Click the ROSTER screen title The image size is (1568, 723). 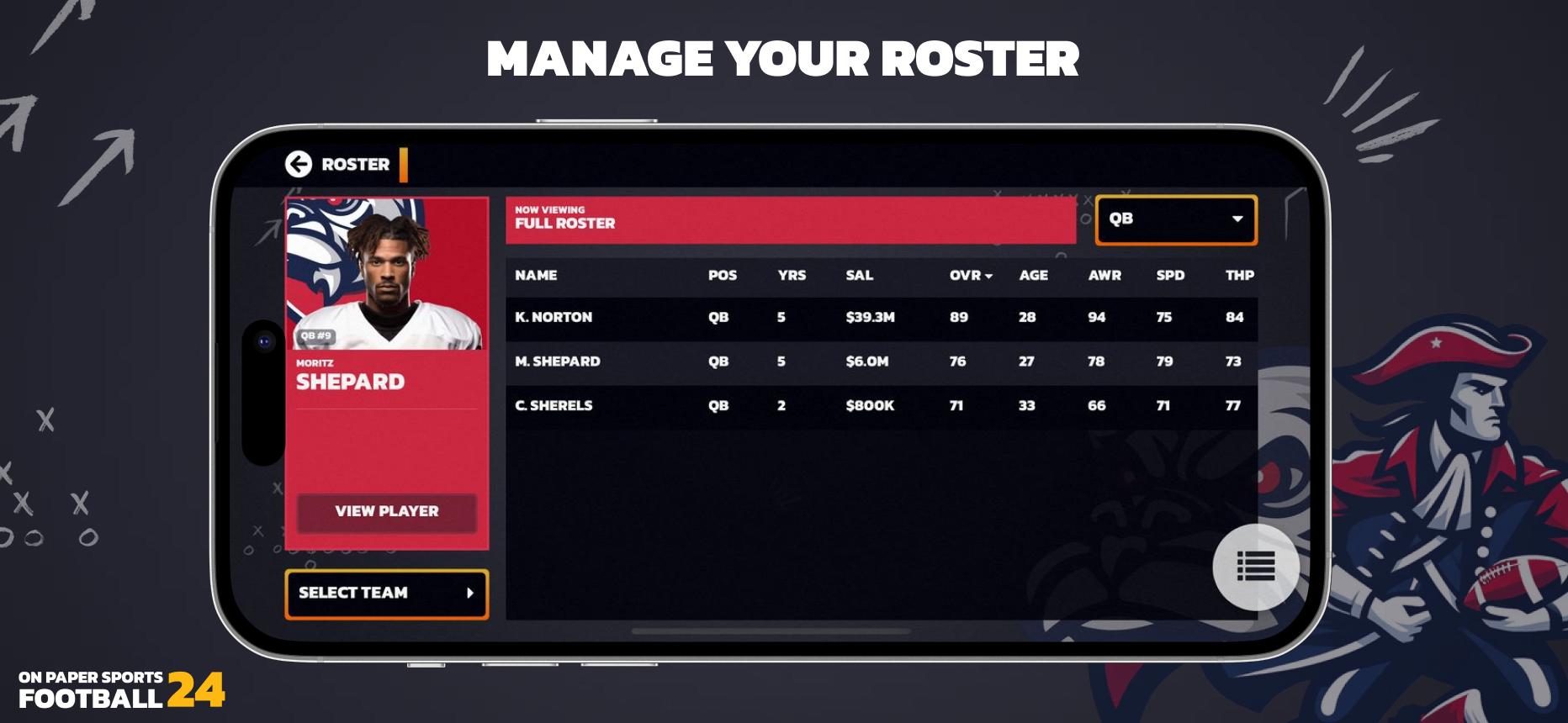[x=354, y=164]
